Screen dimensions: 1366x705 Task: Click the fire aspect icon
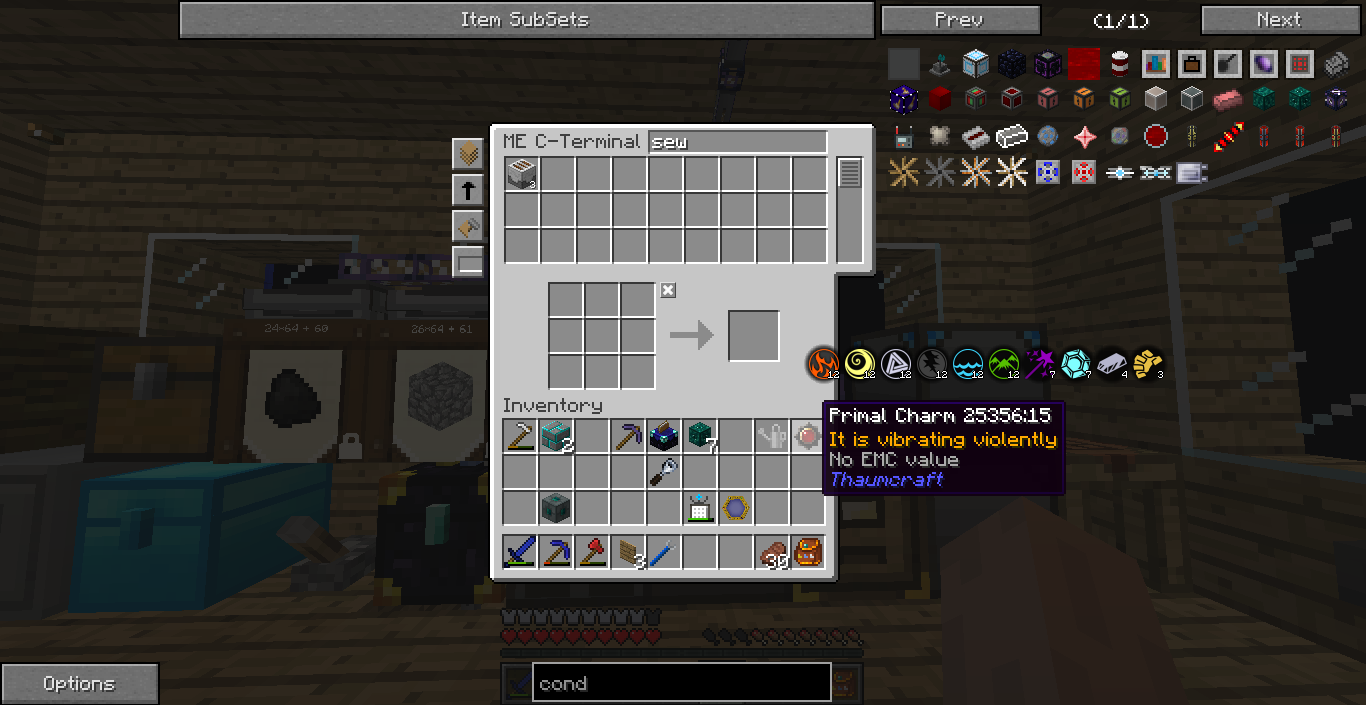pos(824,364)
